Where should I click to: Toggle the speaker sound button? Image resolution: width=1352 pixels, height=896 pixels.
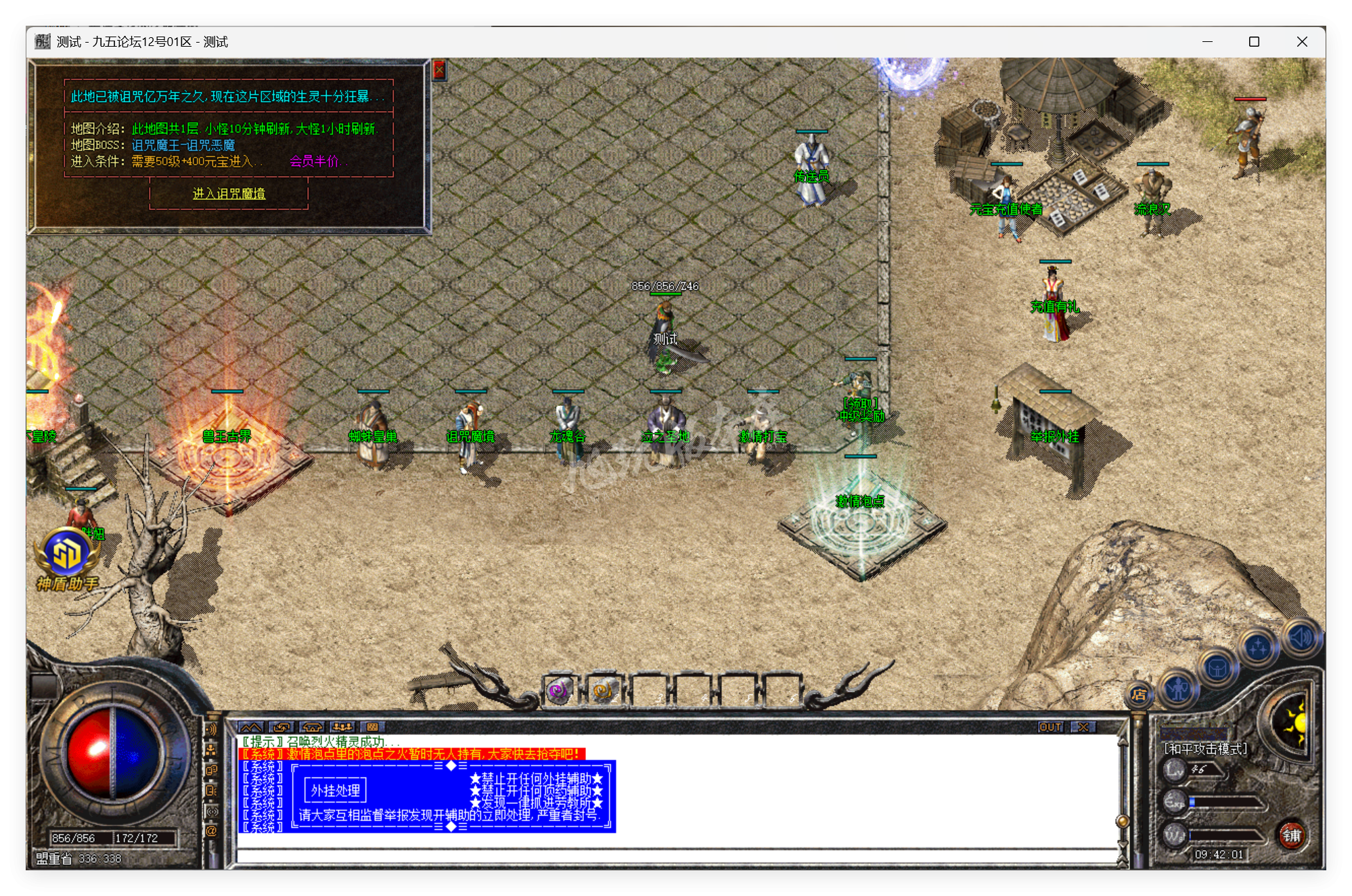click(x=1301, y=637)
